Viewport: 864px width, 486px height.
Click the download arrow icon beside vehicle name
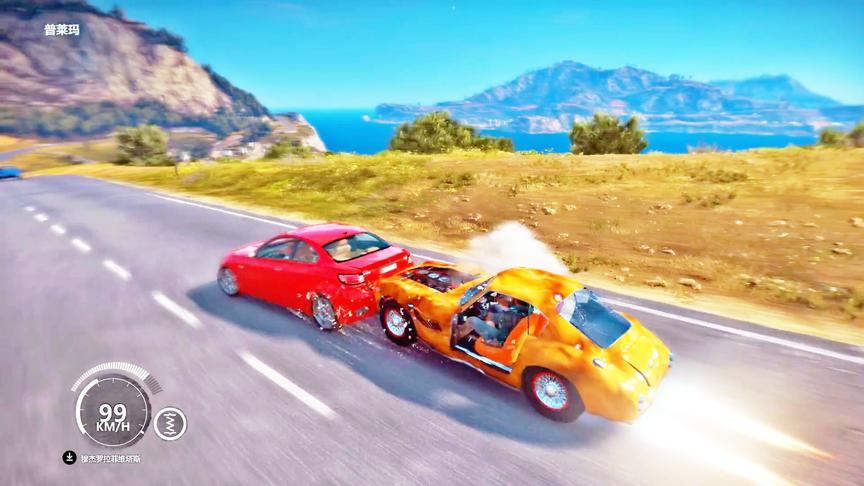(69, 458)
